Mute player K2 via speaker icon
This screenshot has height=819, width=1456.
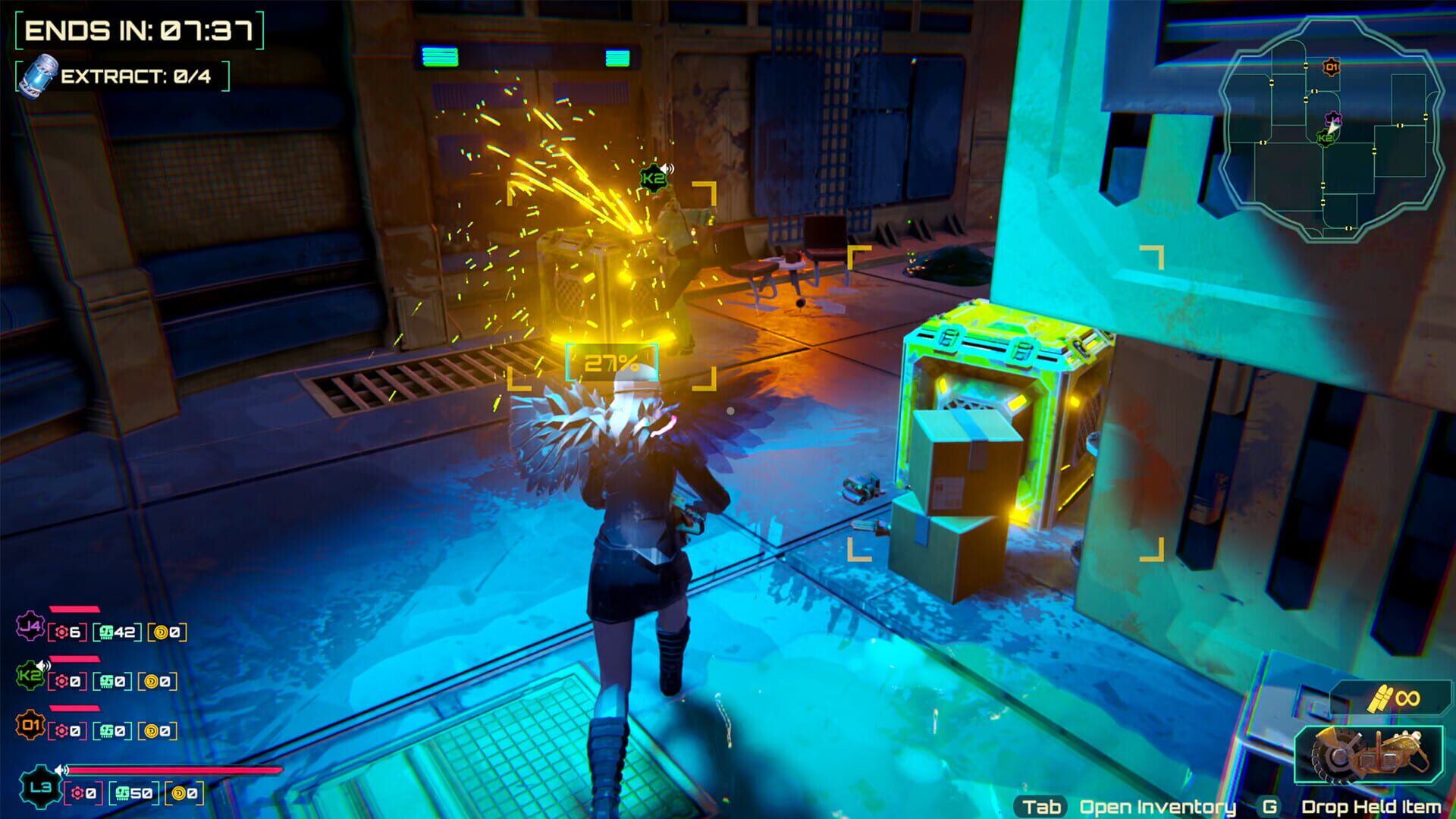pos(43,664)
